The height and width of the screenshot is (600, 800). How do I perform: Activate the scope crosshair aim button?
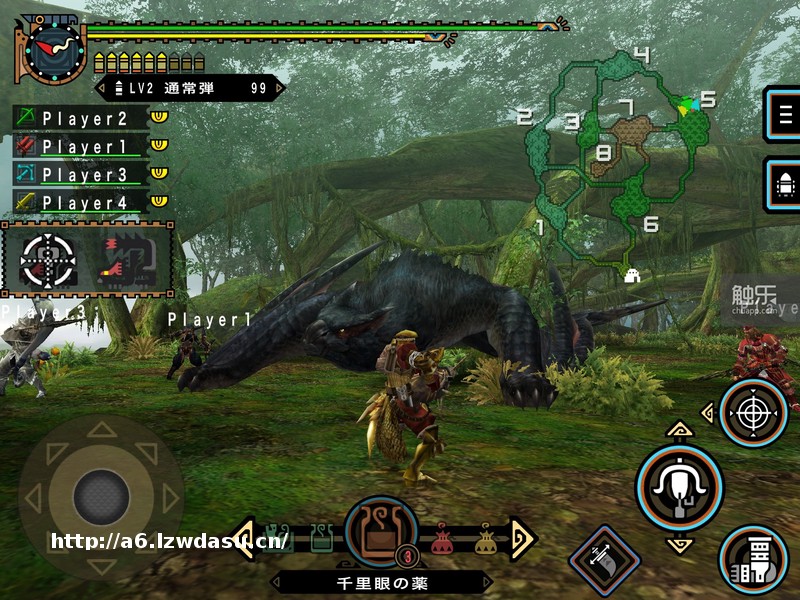[x=752, y=412]
